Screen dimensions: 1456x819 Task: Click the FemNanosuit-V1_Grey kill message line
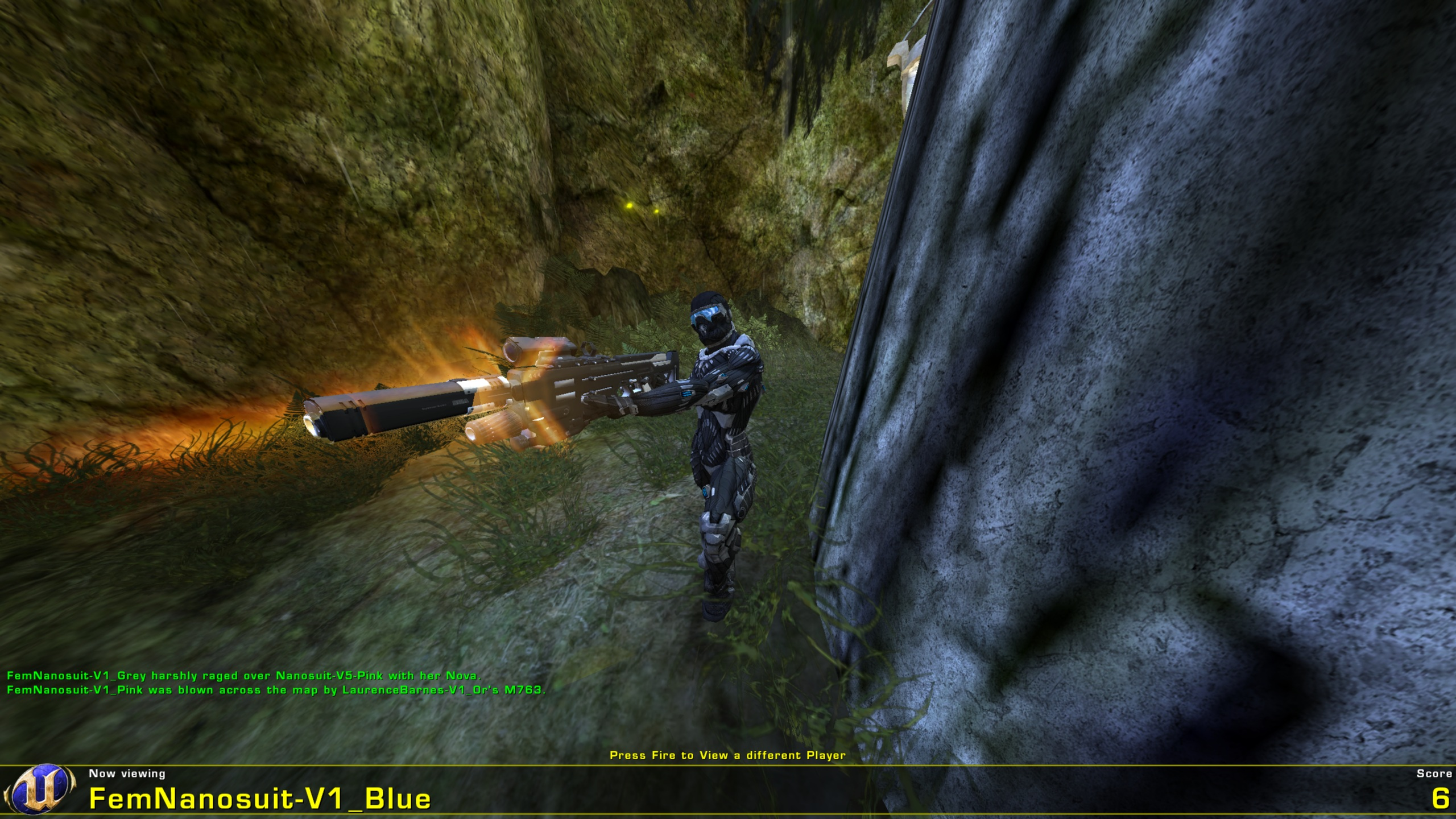[245, 676]
